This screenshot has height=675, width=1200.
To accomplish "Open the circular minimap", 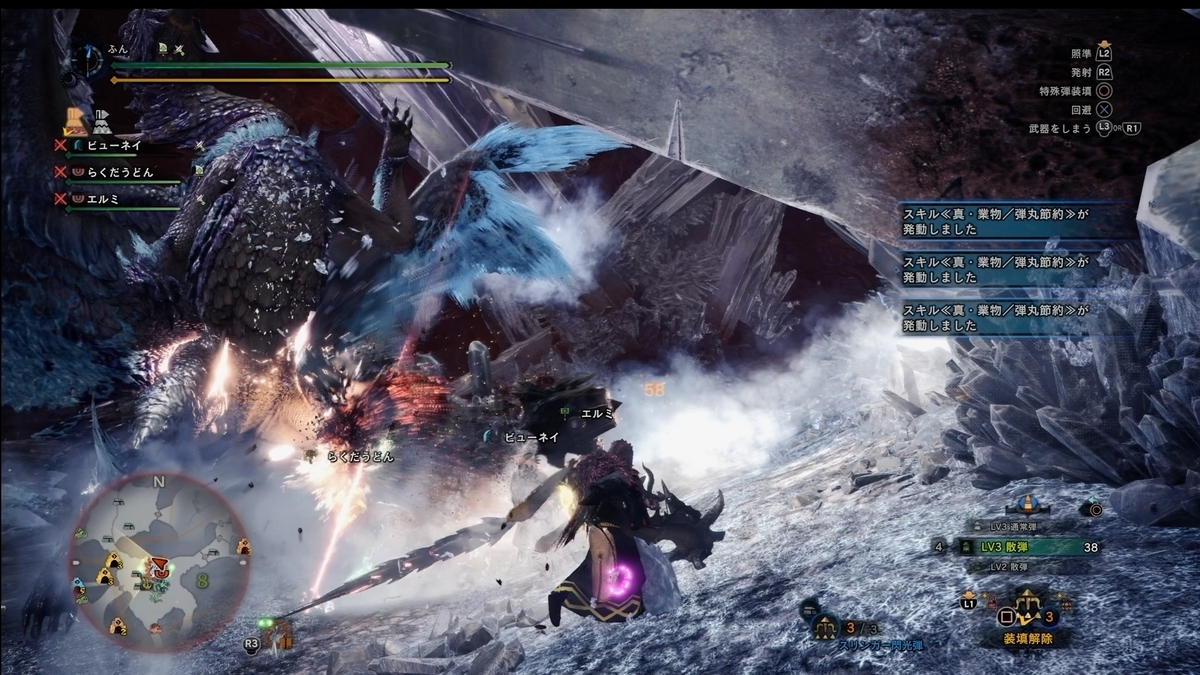I will (160, 560).
